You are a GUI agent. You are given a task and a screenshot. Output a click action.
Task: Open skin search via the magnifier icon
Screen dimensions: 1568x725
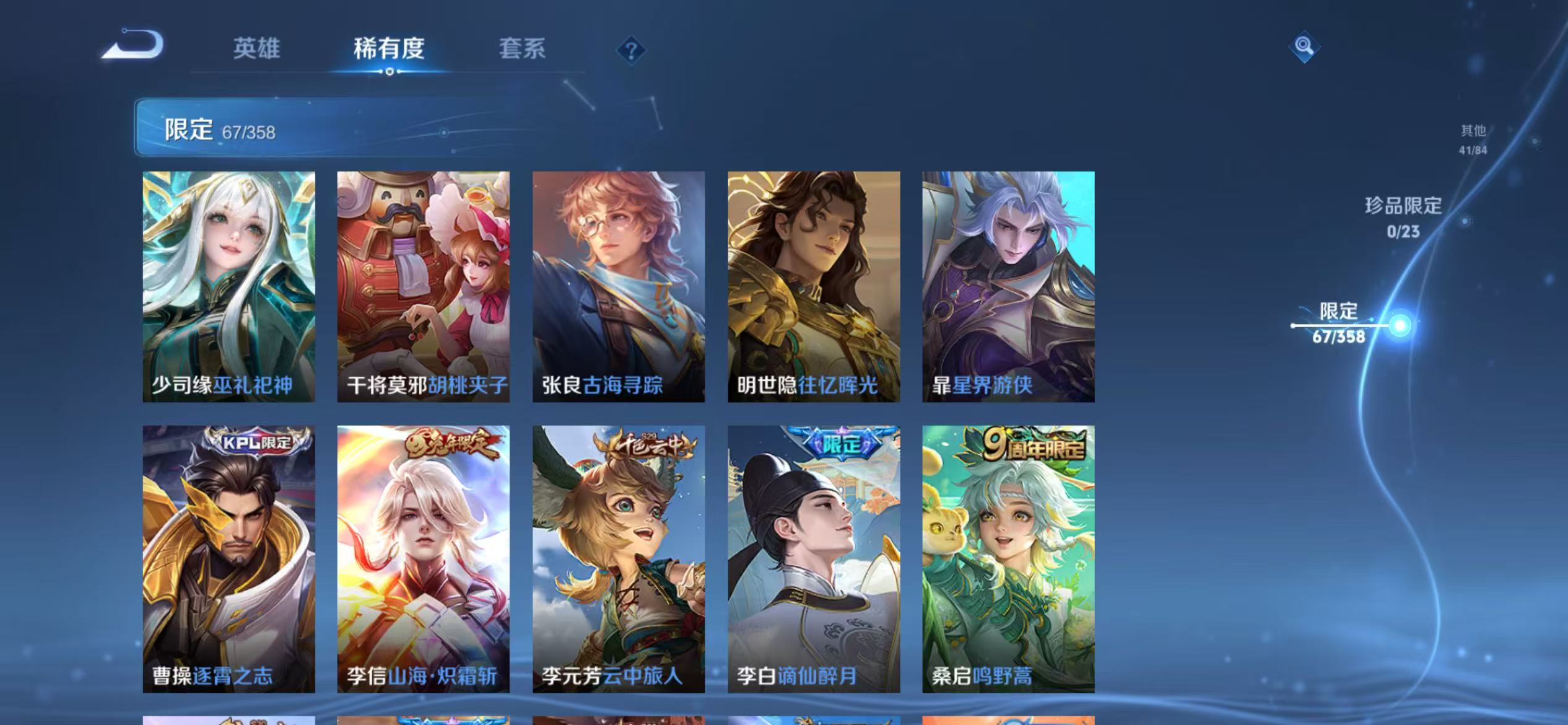point(1303,46)
